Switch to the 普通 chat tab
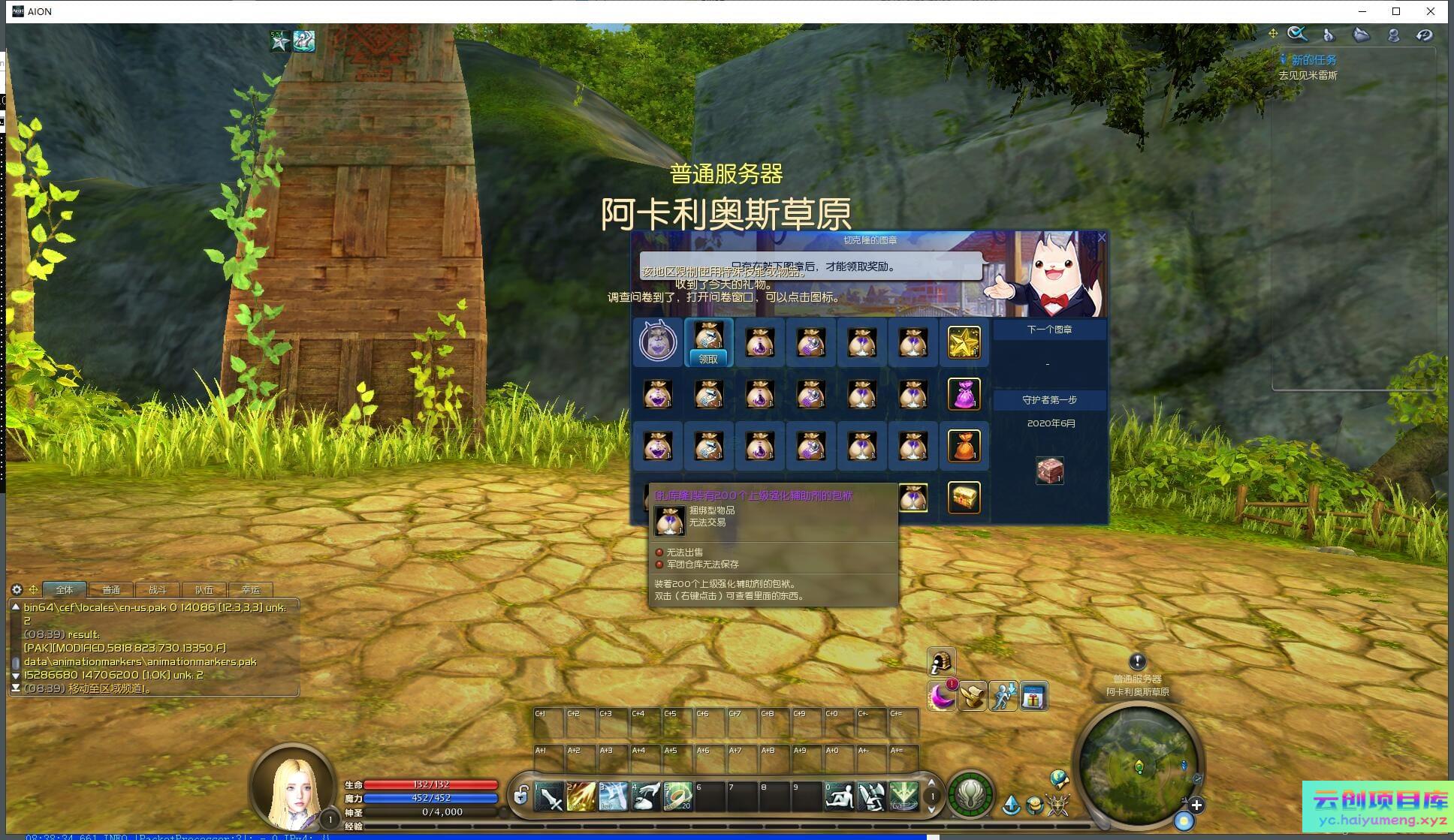 [x=111, y=590]
